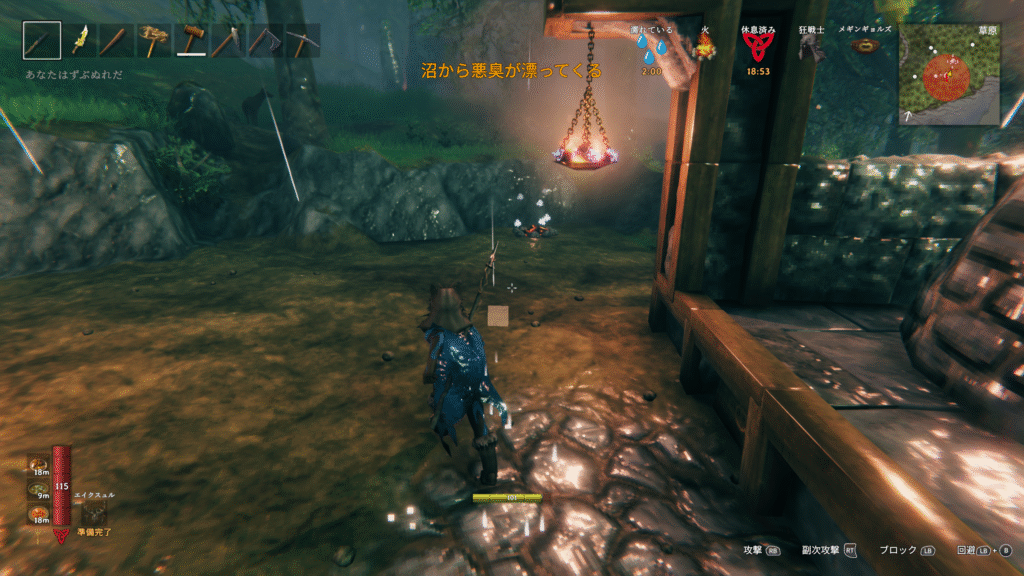Image resolution: width=1024 pixels, height=576 pixels.
Task: Select the spear in the first hotbar slot
Action: (42, 41)
